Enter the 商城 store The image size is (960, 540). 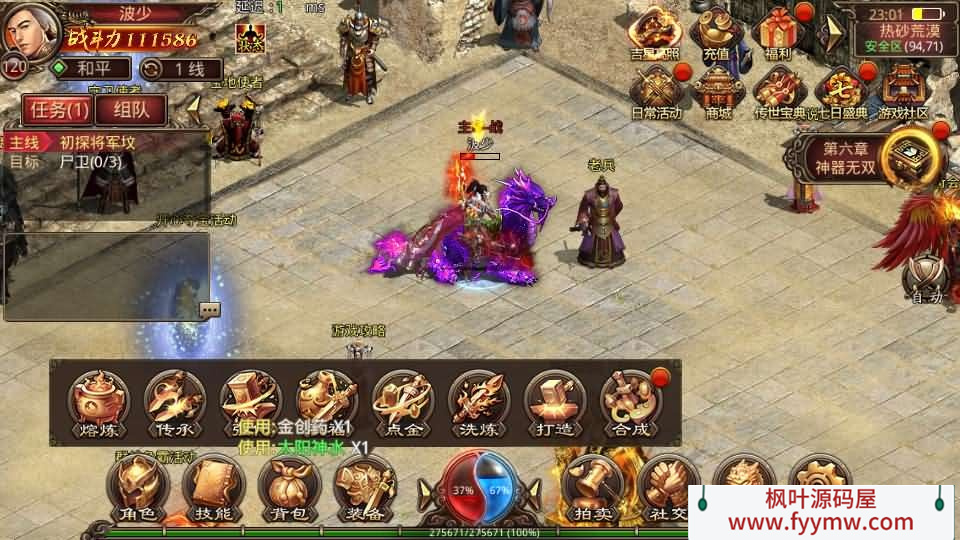coord(718,92)
